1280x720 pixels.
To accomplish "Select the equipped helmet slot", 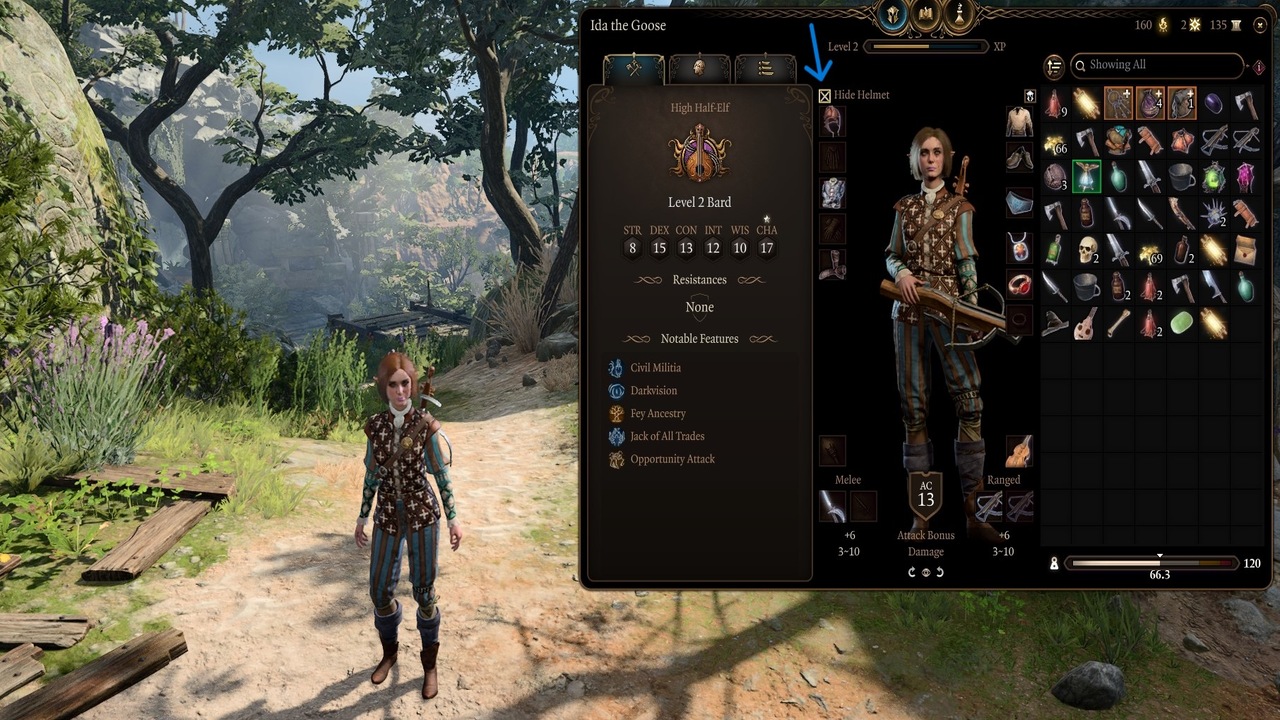I will point(832,122).
